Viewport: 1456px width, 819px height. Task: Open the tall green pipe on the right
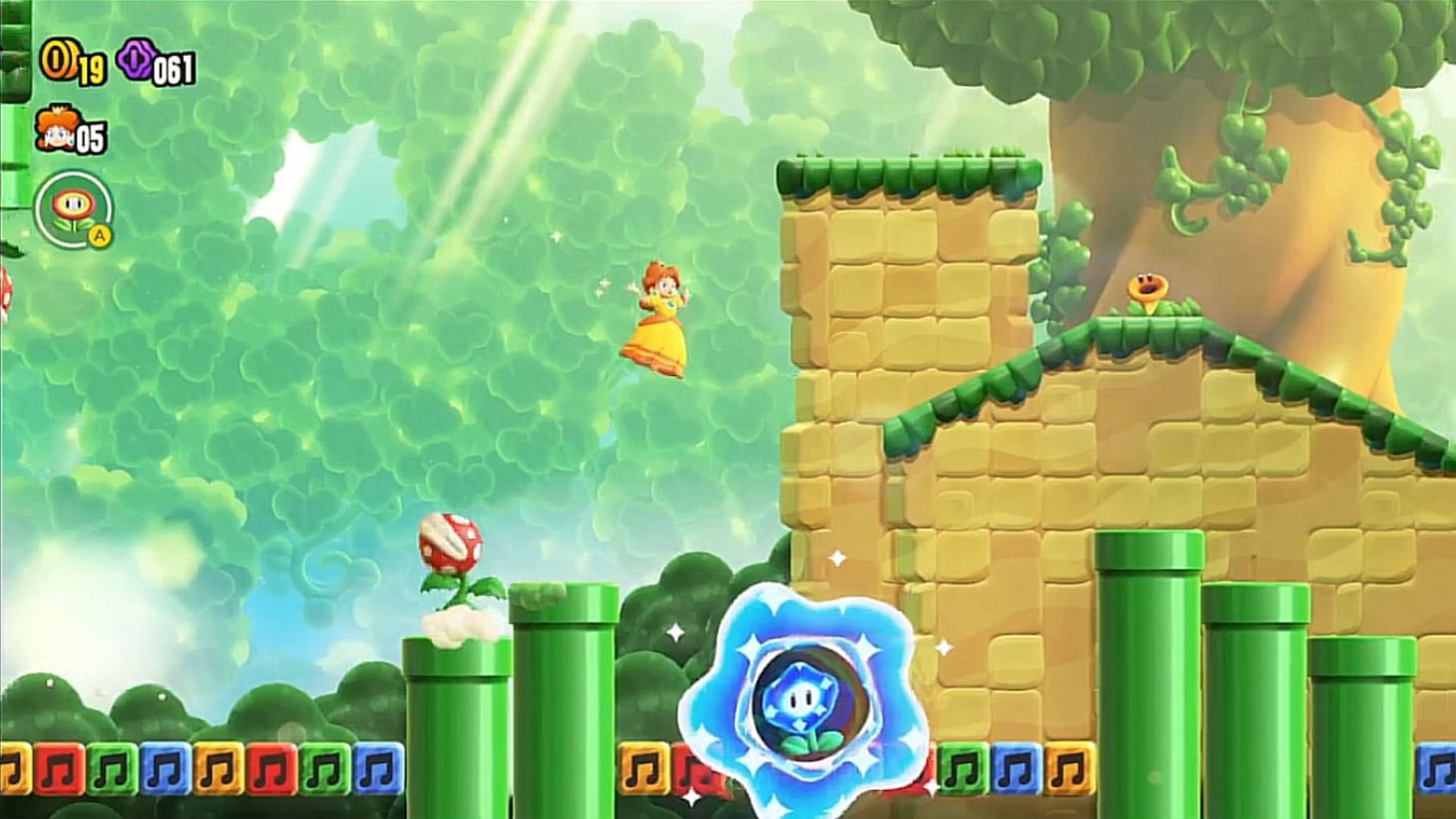(x=1152, y=658)
